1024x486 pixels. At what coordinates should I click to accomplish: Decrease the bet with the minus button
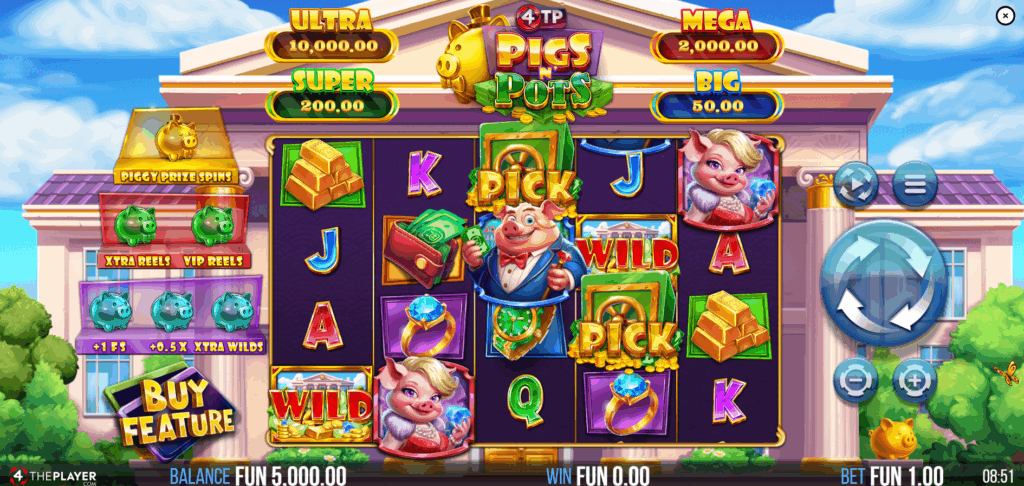click(855, 379)
